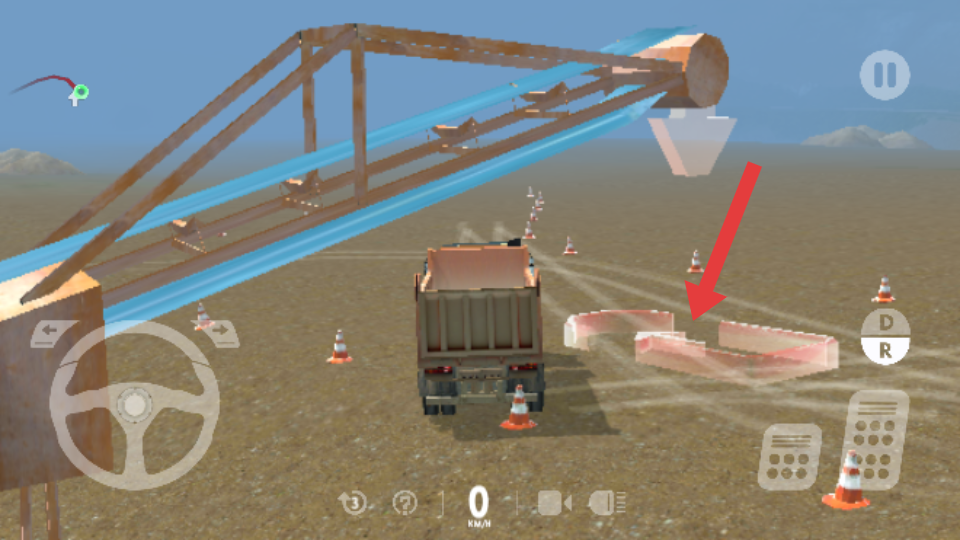Click the steering wheel horn center
This screenshot has width=960, height=540.
point(135,404)
